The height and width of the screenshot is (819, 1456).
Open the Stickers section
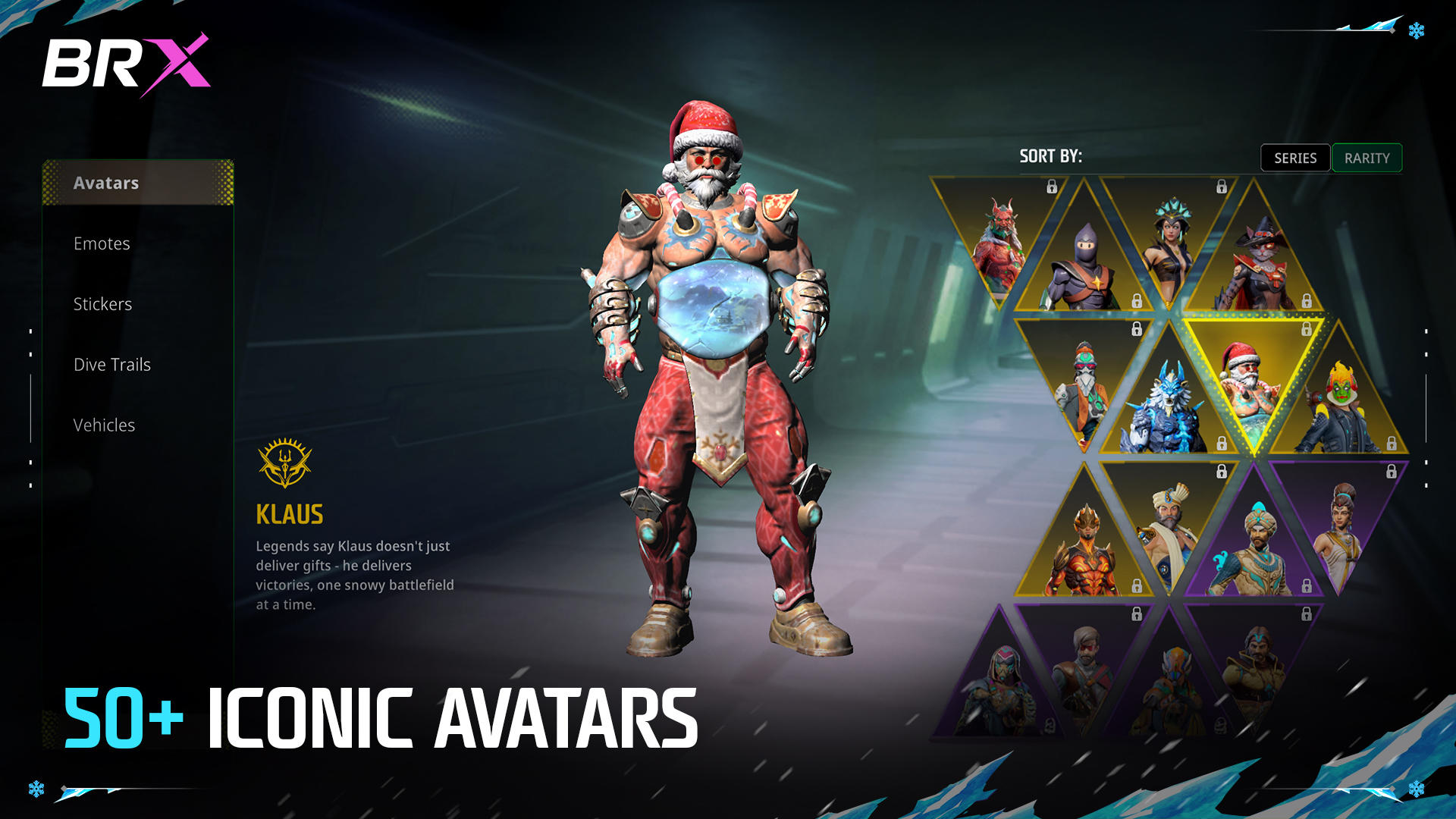point(102,304)
